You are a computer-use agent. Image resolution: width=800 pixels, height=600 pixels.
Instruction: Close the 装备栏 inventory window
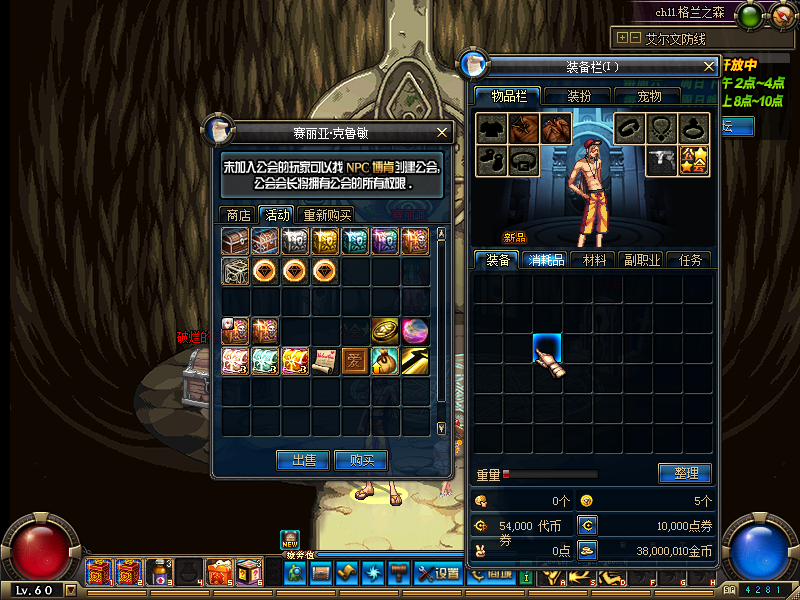(x=710, y=67)
